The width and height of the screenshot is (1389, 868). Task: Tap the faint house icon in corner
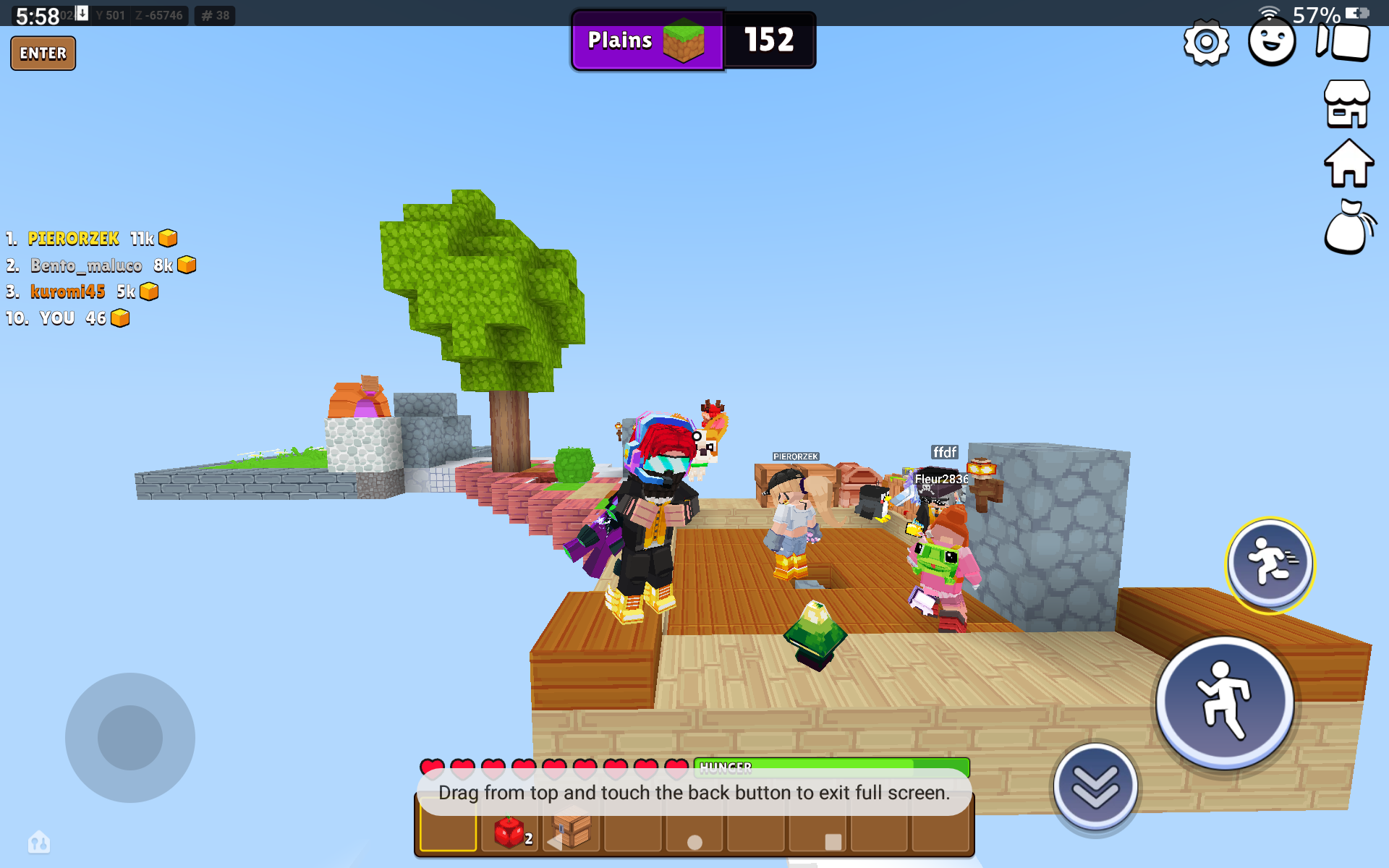click(x=39, y=841)
